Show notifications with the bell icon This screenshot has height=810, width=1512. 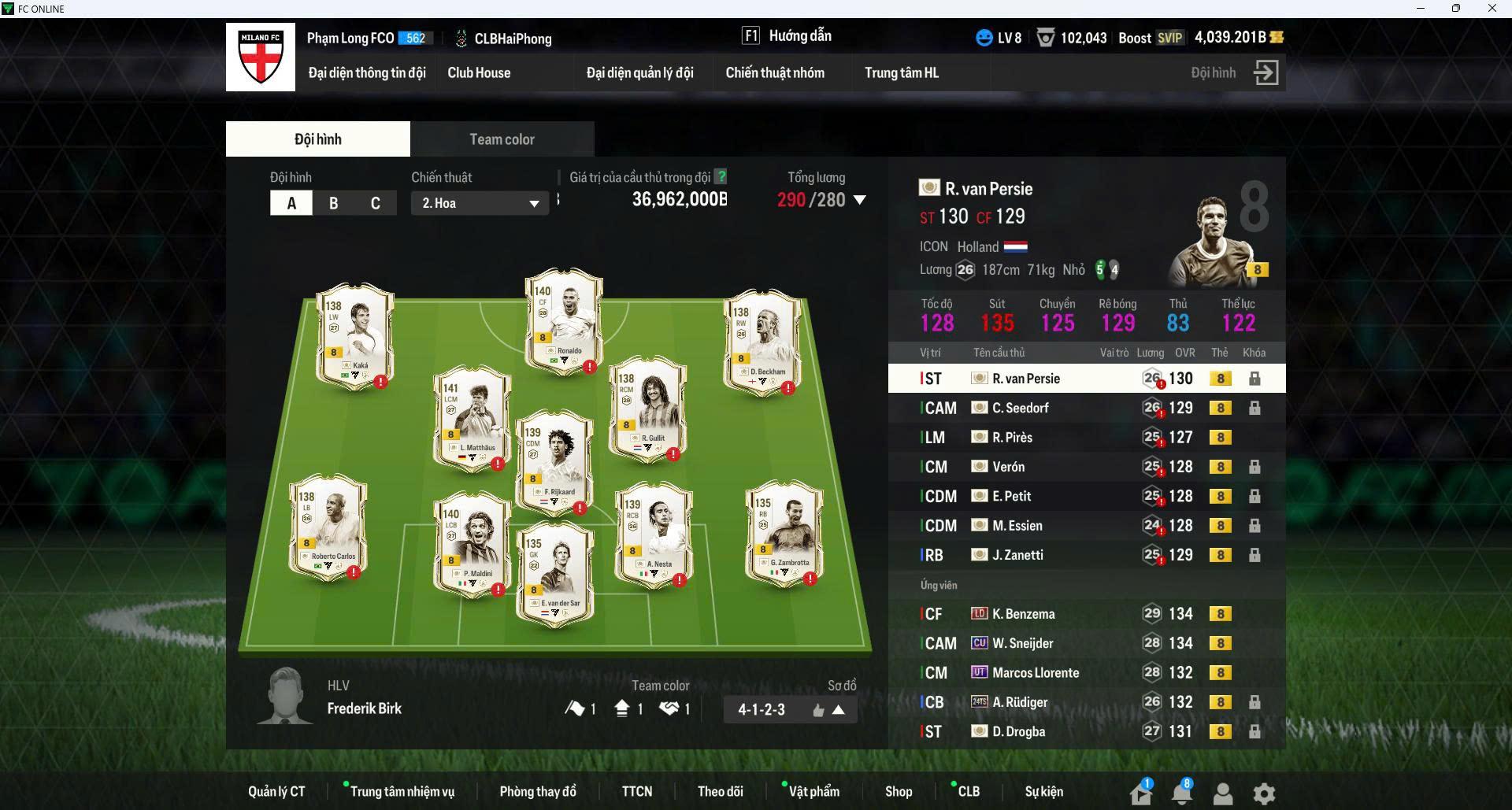1181,793
